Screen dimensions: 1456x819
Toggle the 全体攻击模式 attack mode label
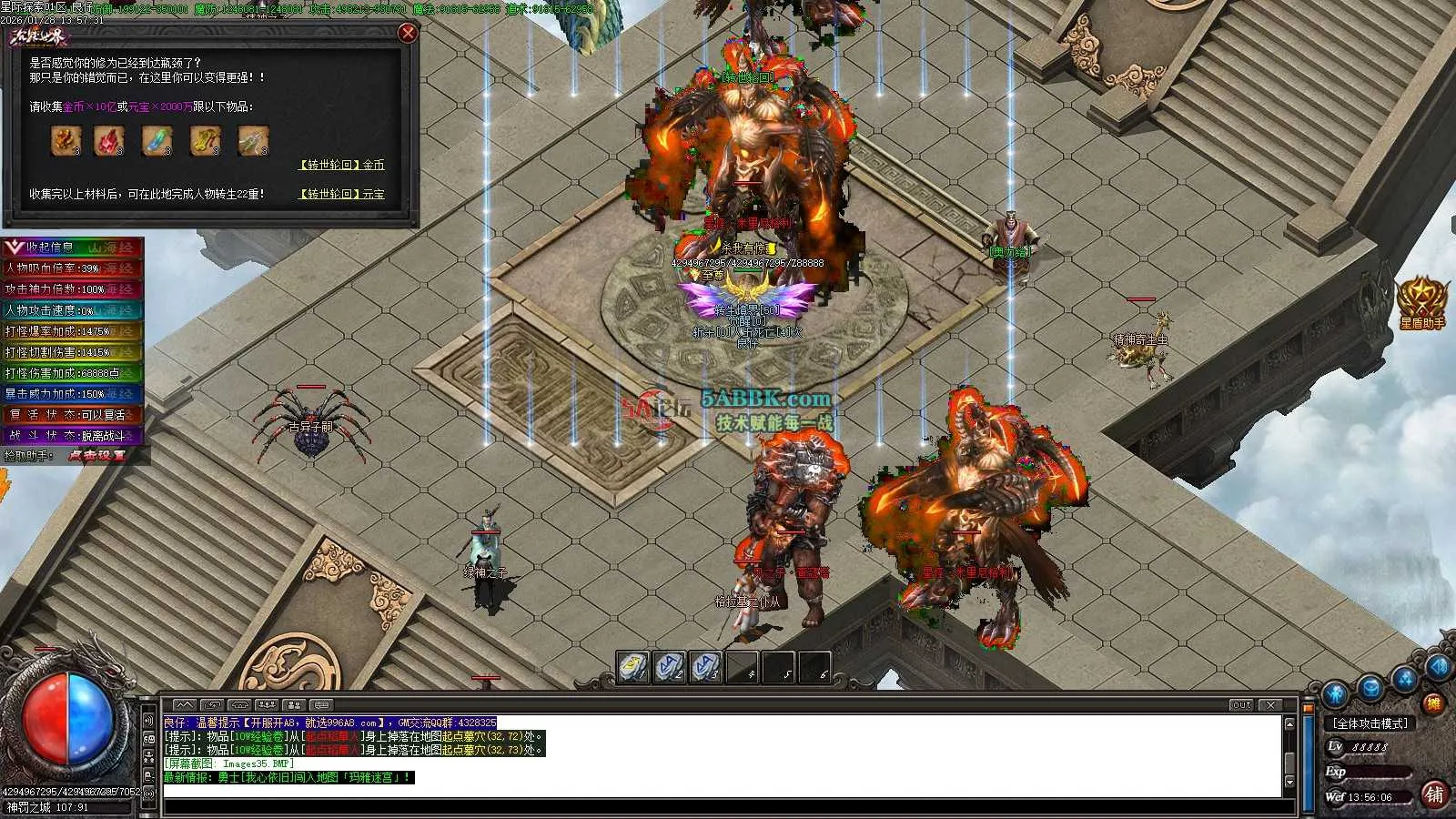(1370, 723)
